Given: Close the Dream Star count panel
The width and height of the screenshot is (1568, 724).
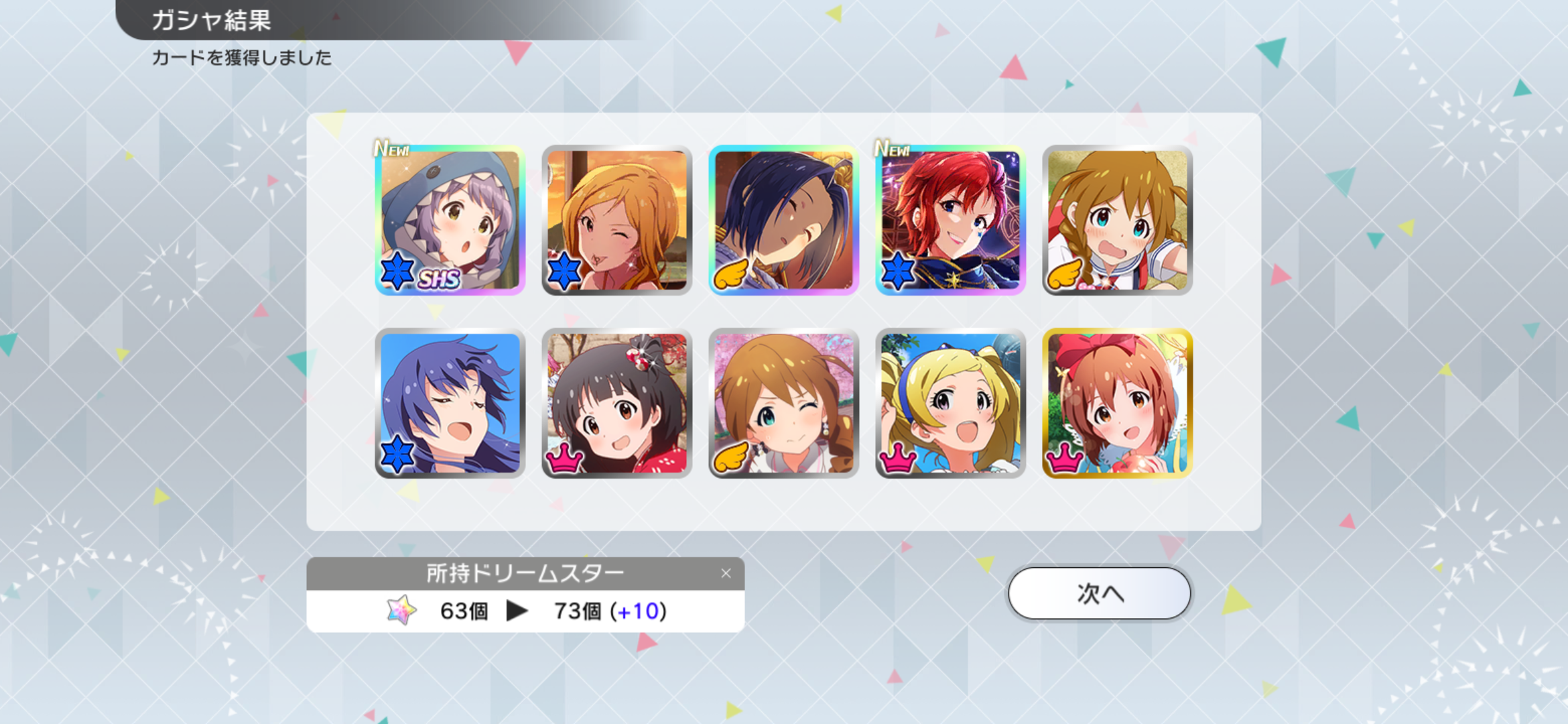Looking at the screenshot, I should [x=726, y=573].
